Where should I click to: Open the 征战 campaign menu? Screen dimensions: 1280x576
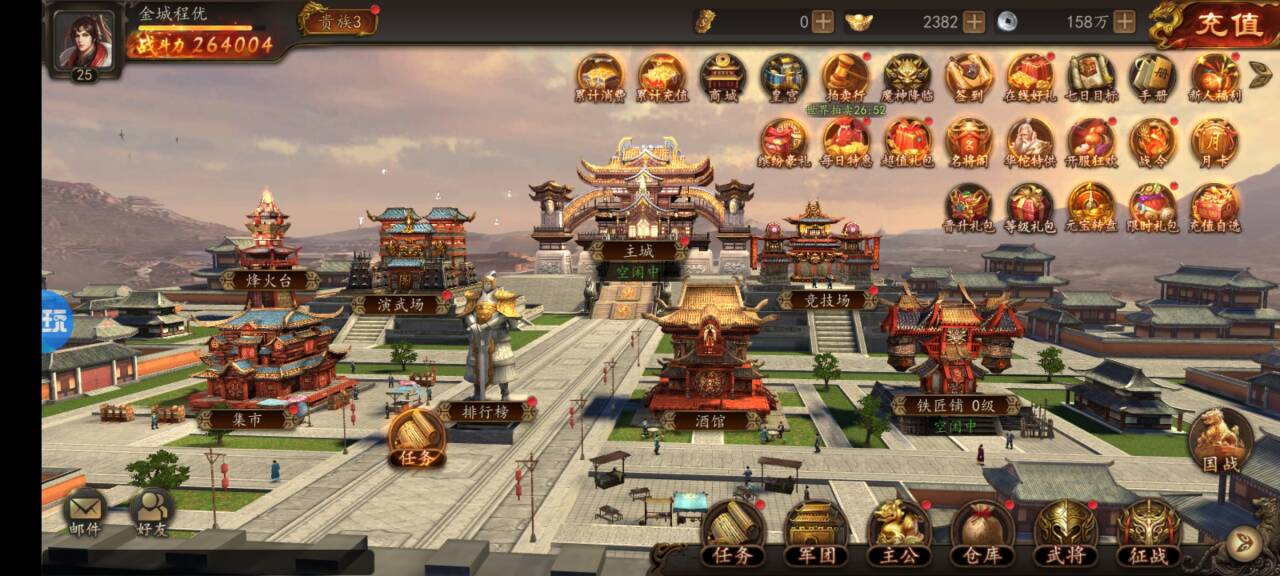coord(1149,534)
